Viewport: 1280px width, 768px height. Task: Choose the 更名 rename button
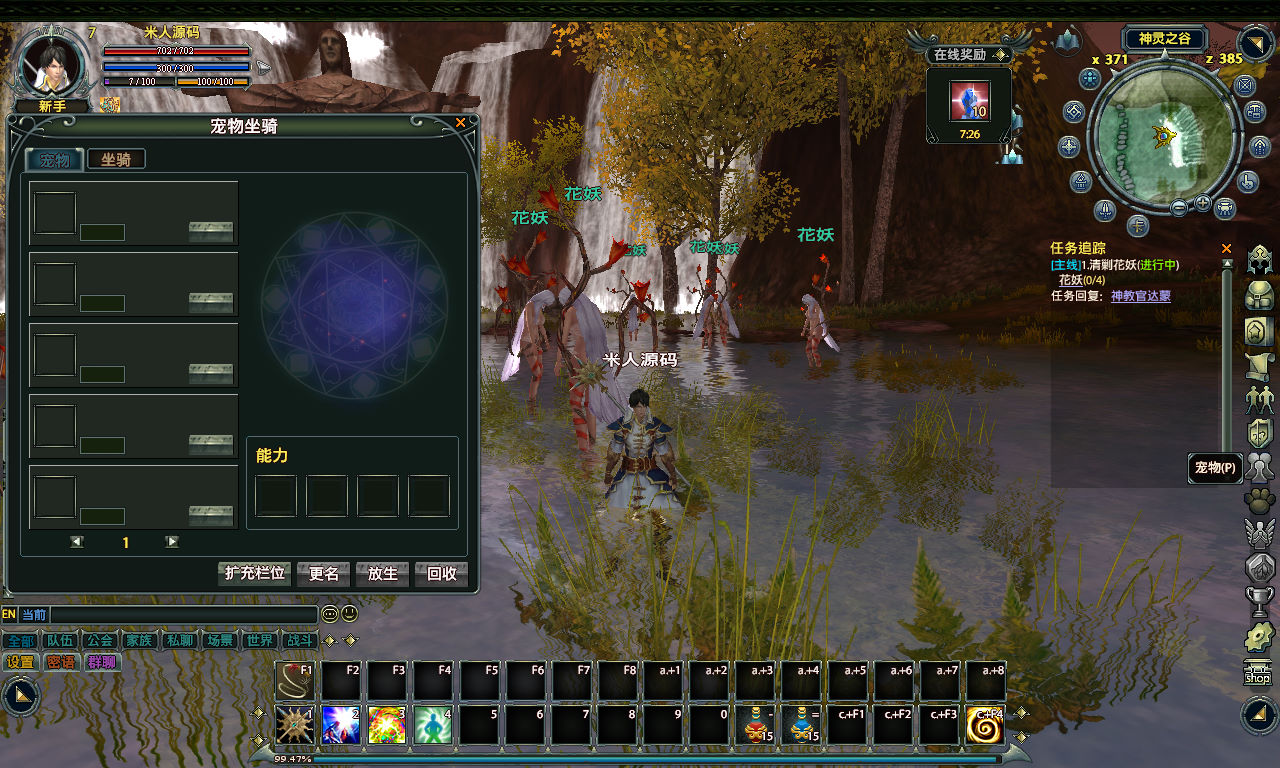[x=324, y=574]
